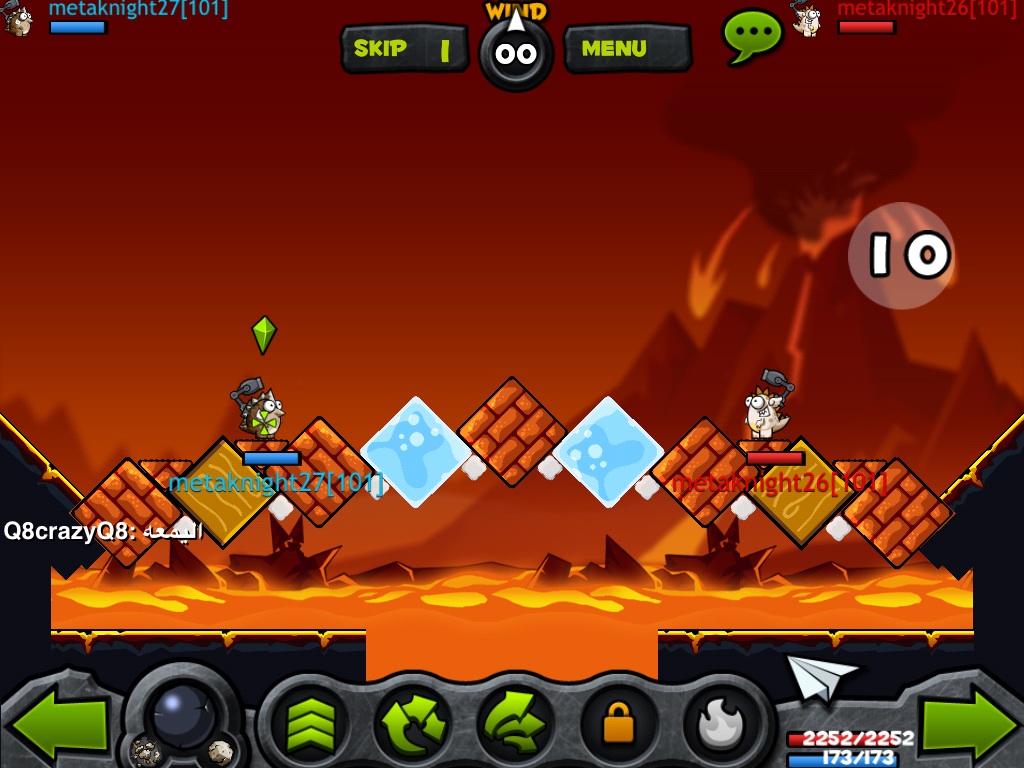Move right with the green right arrow
Image resolution: width=1024 pixels, height=768 pixels.
click(968, 724)
